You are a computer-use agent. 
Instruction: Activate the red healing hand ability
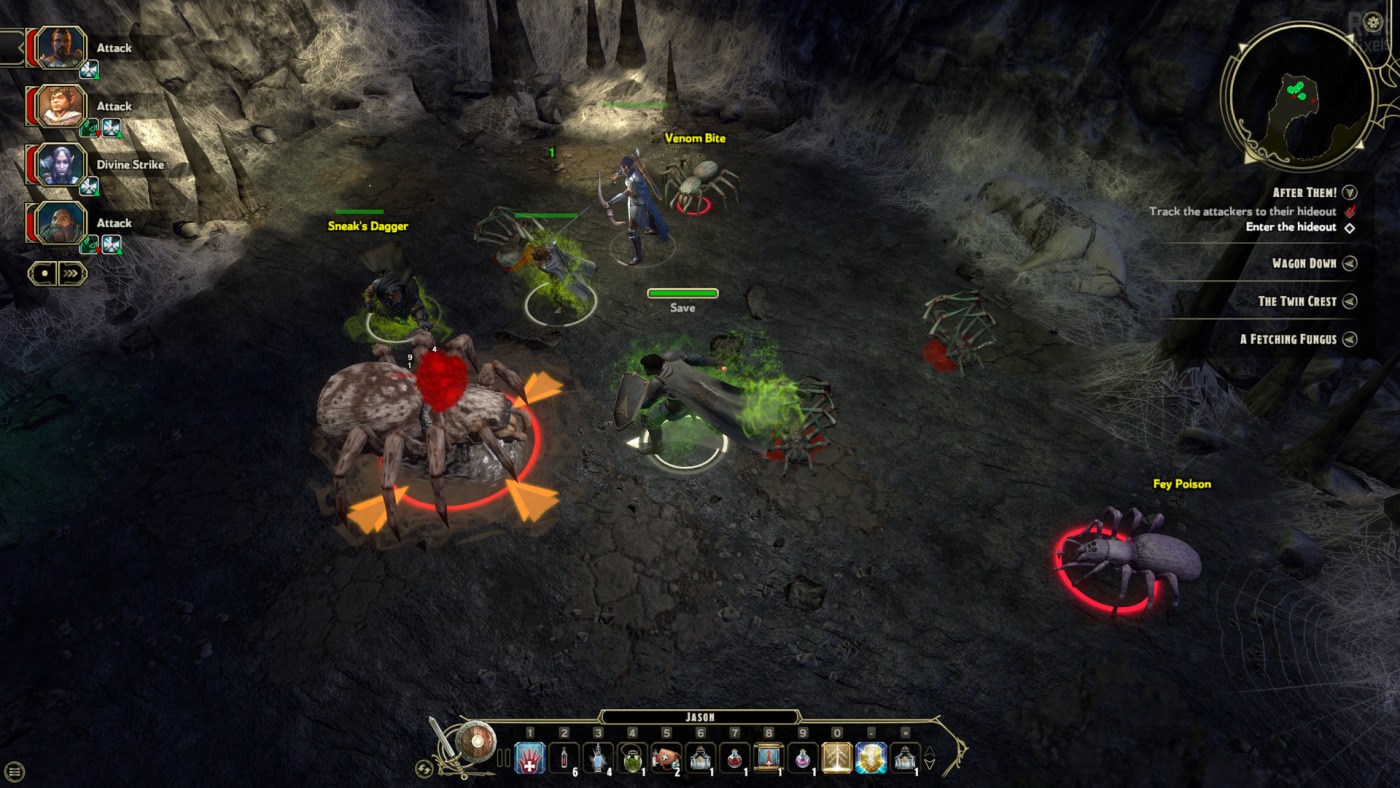pos(530,758)
